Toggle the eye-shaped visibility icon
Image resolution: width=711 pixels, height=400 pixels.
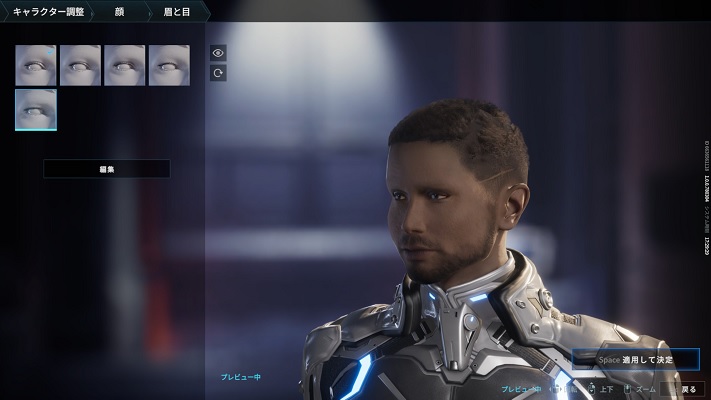[x=218, y=53]
